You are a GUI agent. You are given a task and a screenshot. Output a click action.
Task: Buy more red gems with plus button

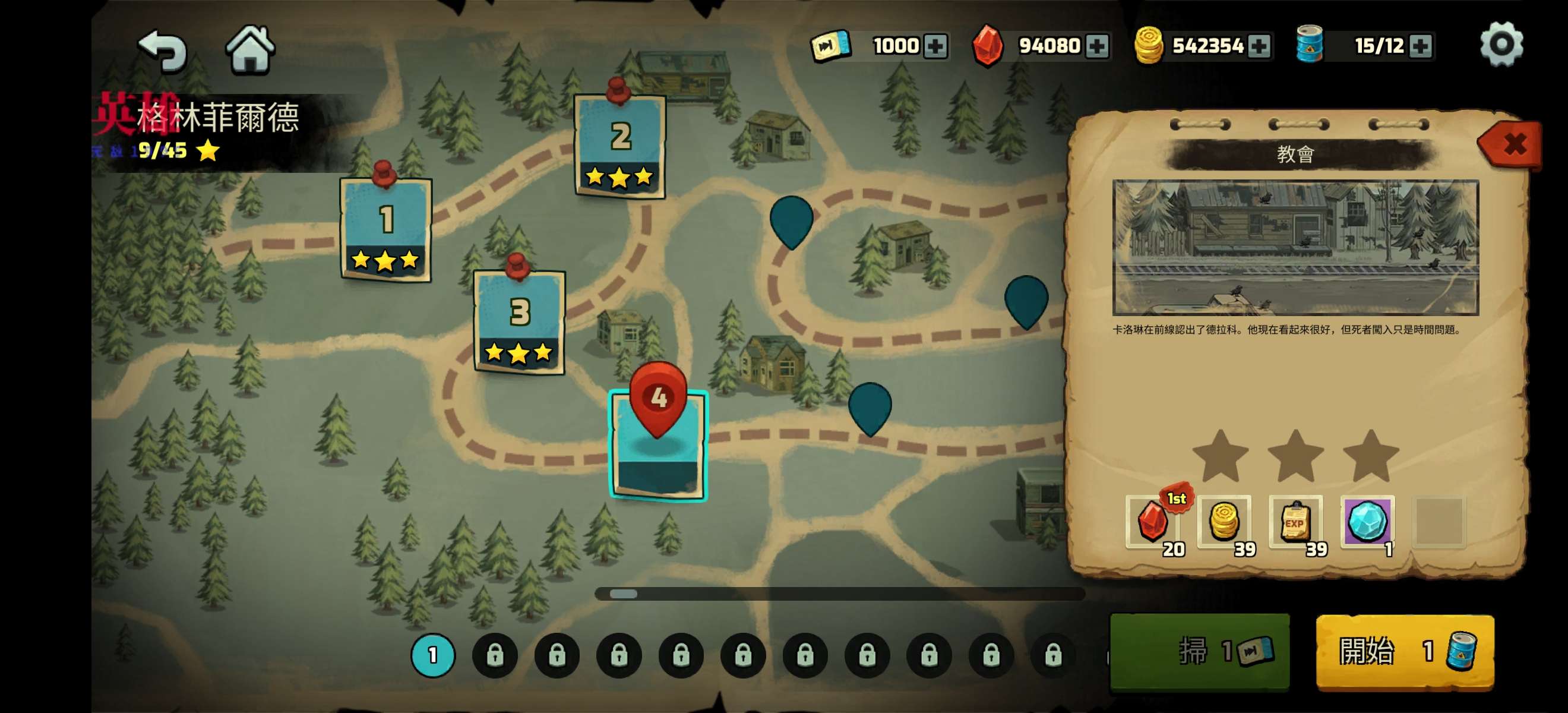pos(1097,46)
